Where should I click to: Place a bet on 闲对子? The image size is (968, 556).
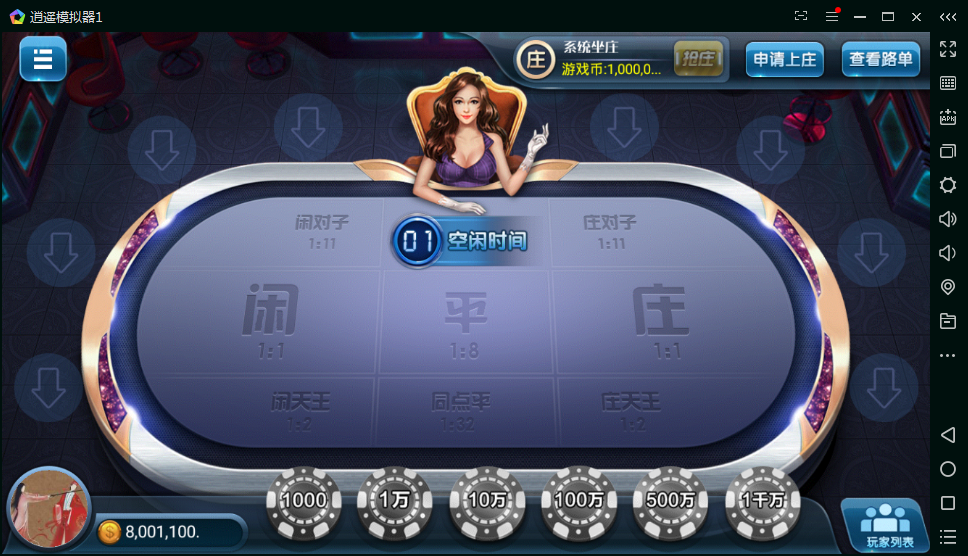pyautogui.click(x=316, y=230)
